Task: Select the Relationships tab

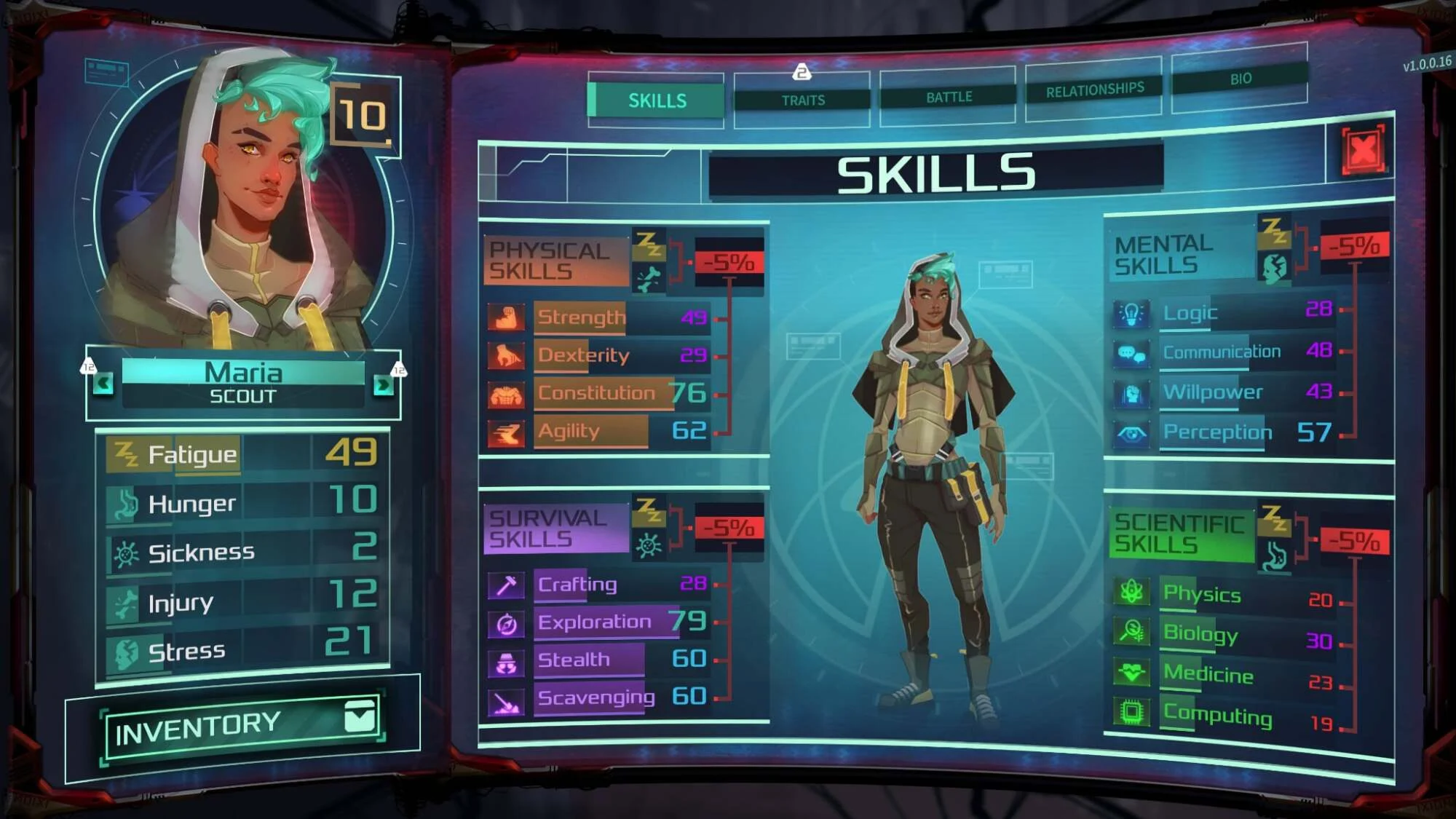Action: coord(1094,90)
